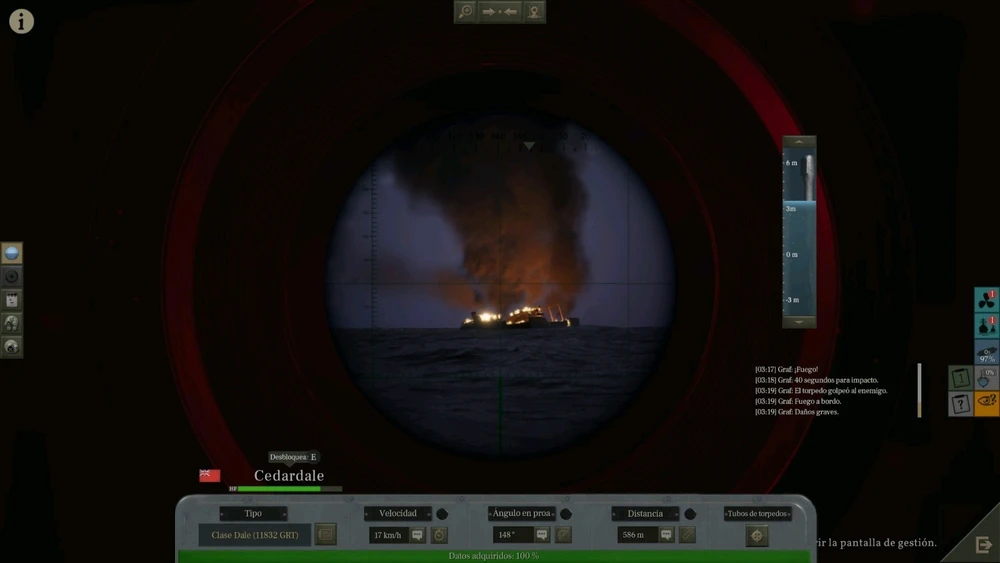
Task: Click the speech bubble beside 148° angle
Action: 542,535
